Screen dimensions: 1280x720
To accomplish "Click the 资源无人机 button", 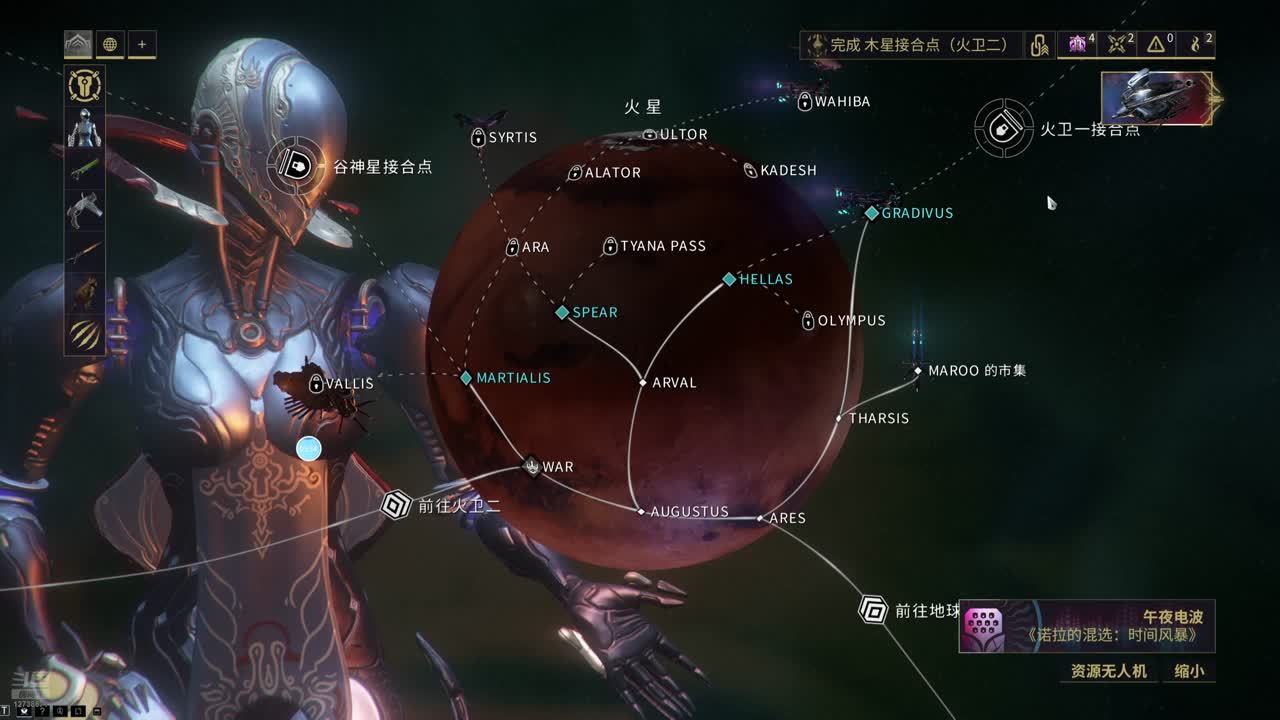I will click(1108, 671).
